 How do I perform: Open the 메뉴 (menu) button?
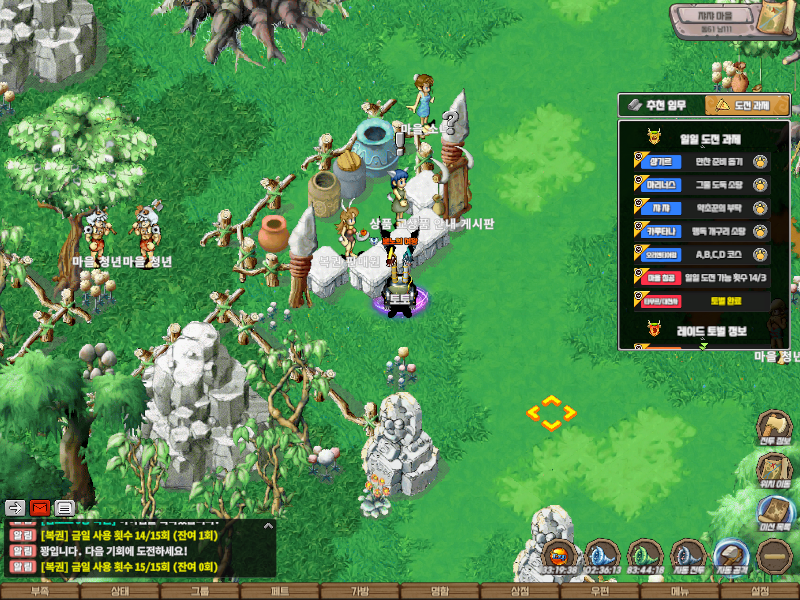point(680,592)
